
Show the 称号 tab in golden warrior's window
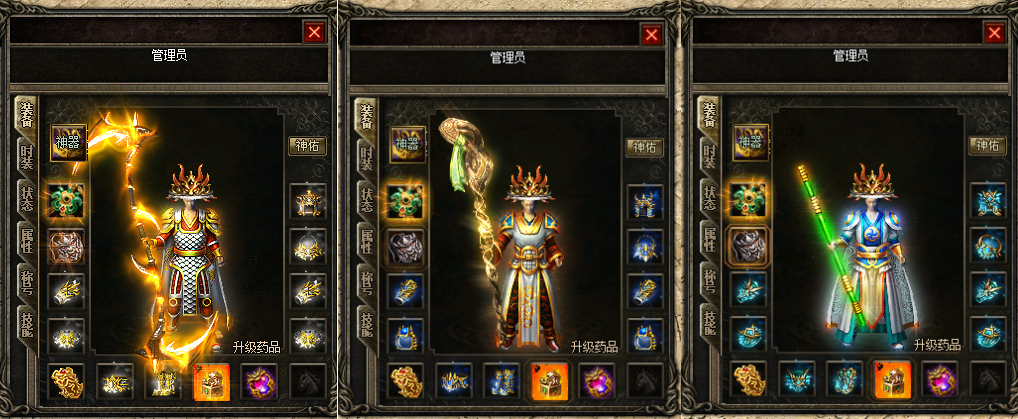[28, 281]
